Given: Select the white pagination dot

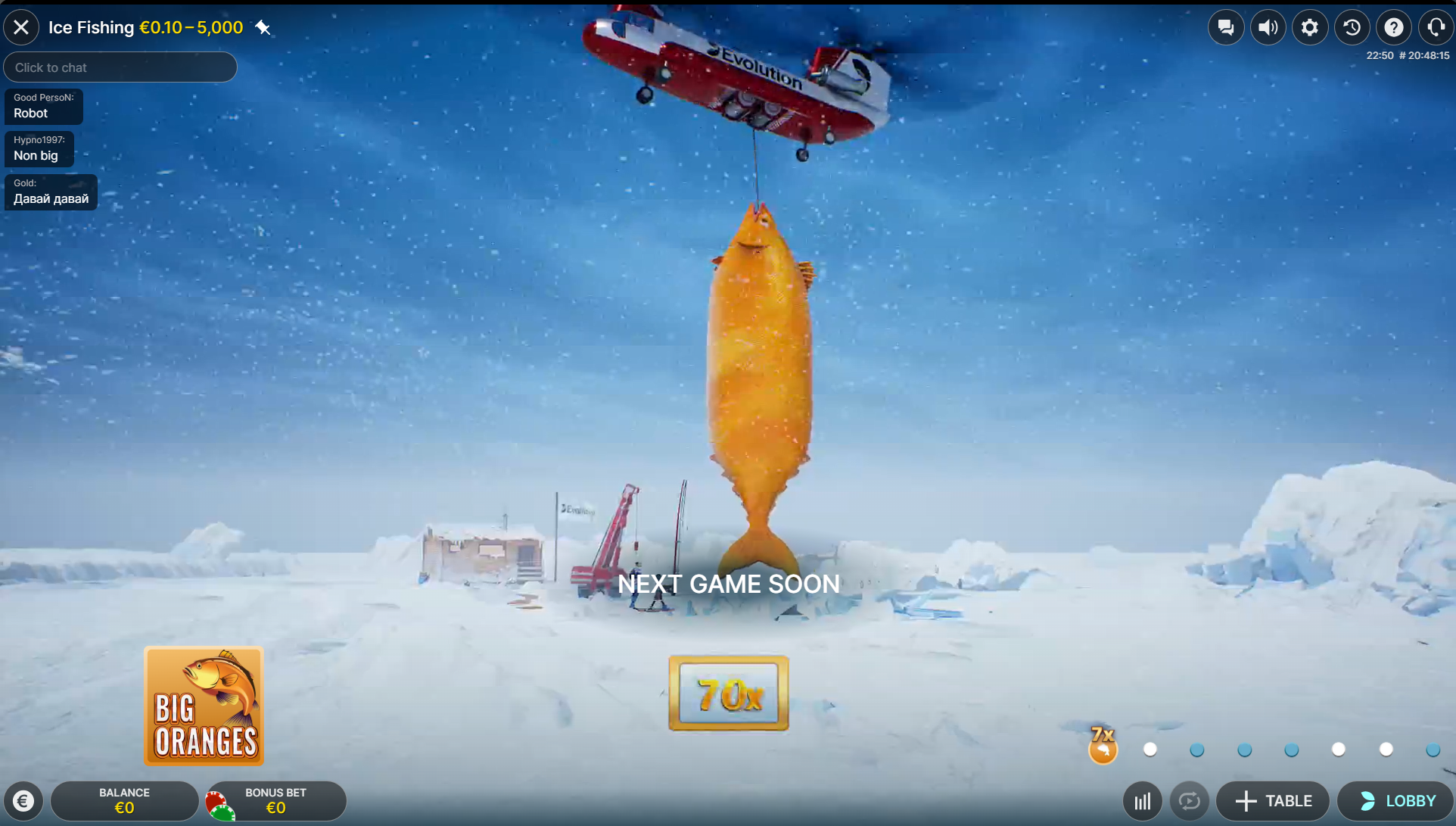Looking at the screenshot, I should (x=1150, y=750).
